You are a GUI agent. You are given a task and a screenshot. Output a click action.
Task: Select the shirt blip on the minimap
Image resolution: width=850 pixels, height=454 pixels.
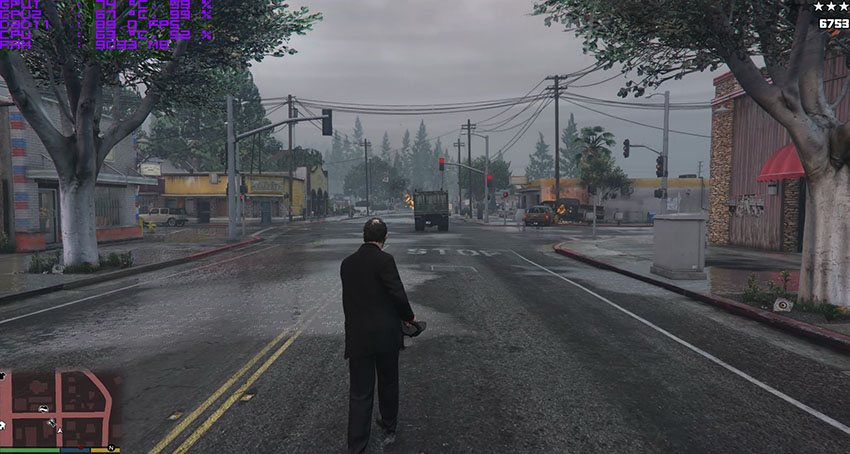(3, 375)
